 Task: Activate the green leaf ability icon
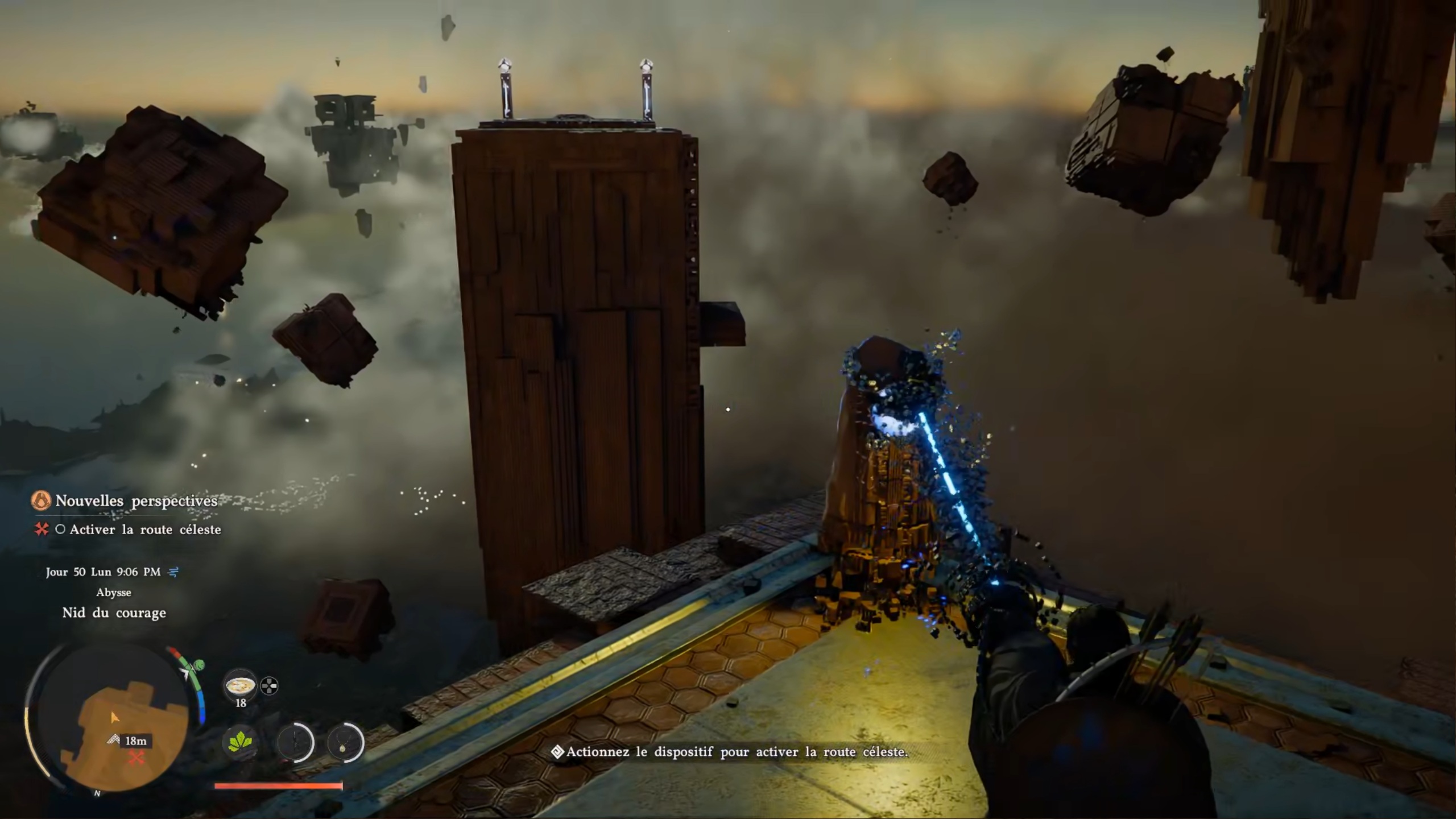[240, 742]
